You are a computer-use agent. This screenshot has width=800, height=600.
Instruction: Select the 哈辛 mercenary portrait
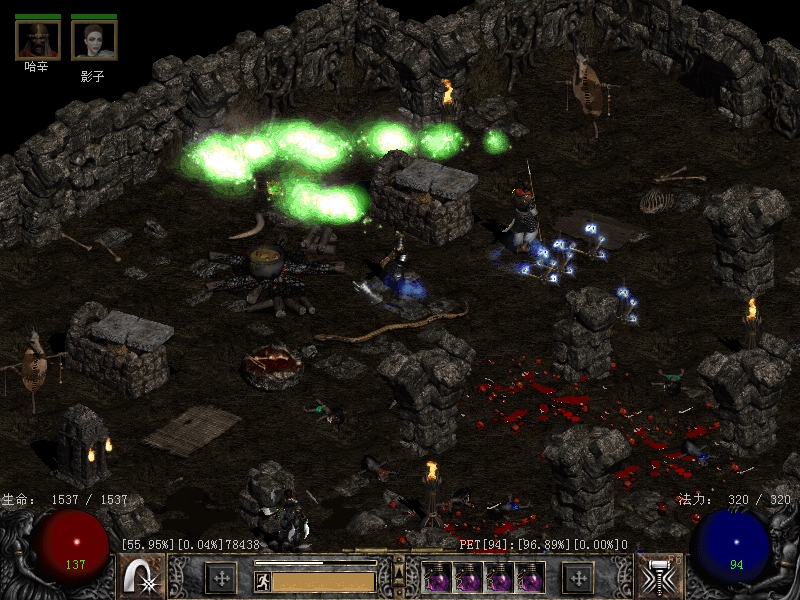point(37,39)
